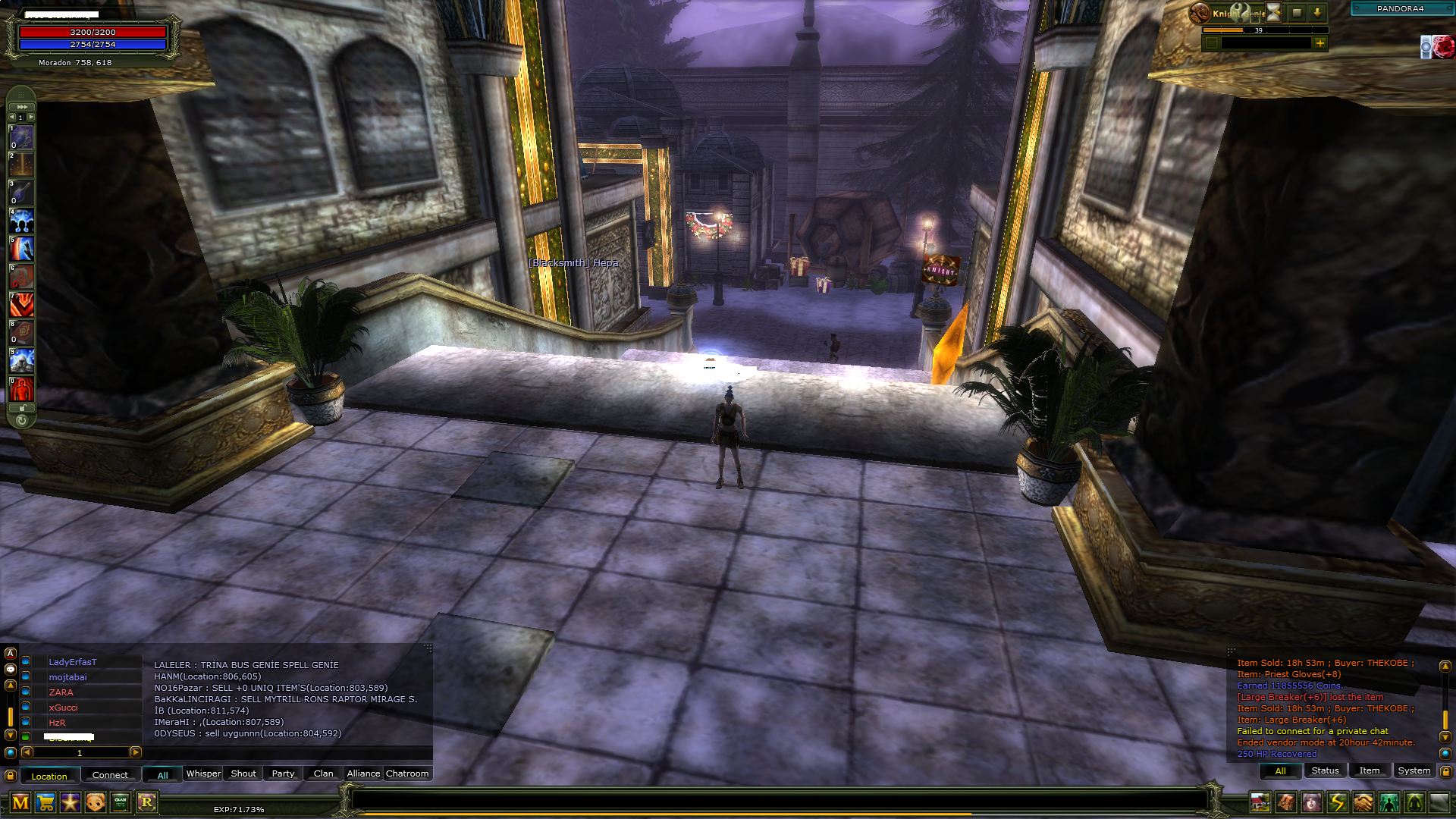Click the gold star icon
Image resolution: width=1456 pixels, height=819 pixels.
71,802
